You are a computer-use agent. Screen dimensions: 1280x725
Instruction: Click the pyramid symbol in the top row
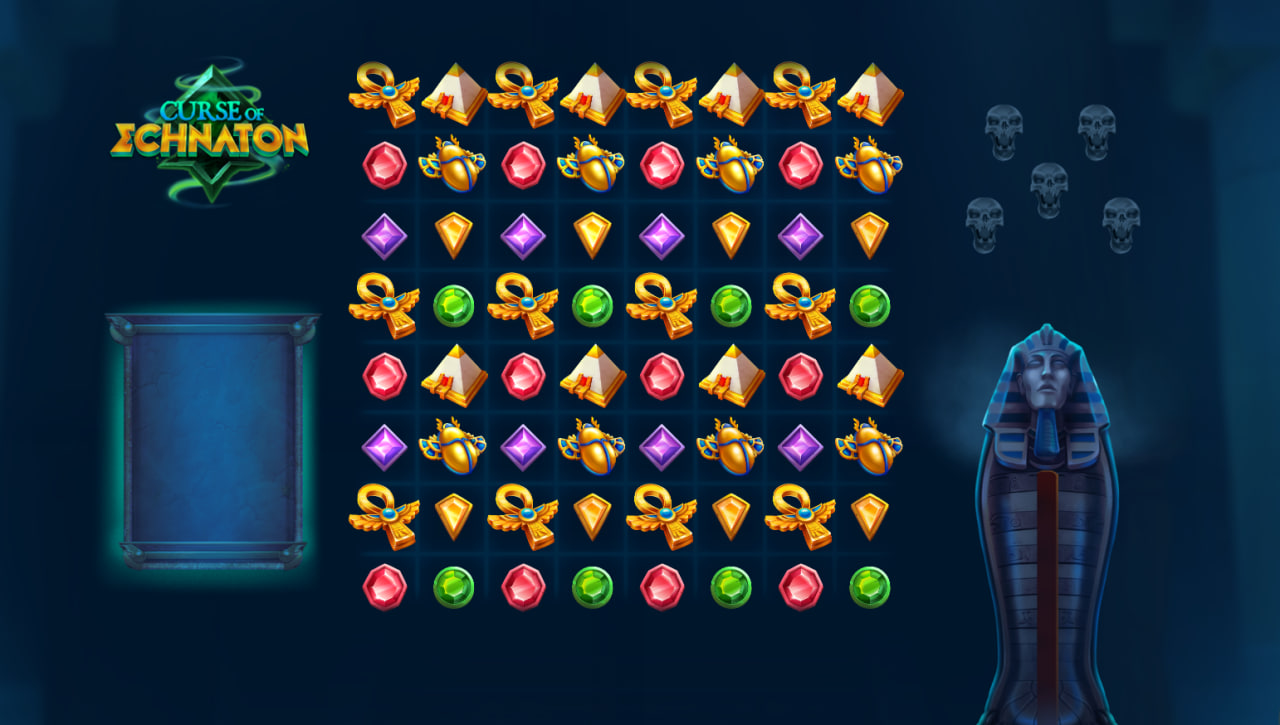coord(453,92)
